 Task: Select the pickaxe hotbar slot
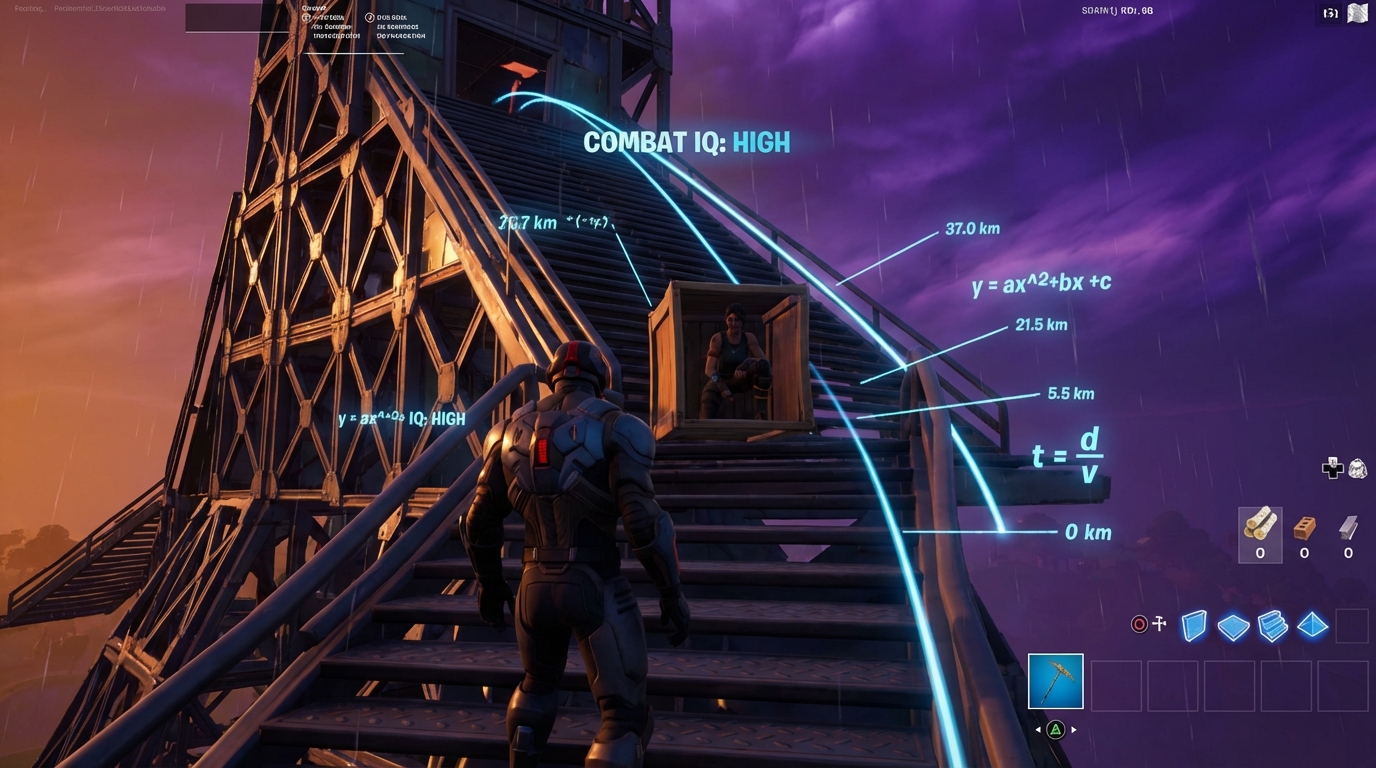[x=1055, y=681]
